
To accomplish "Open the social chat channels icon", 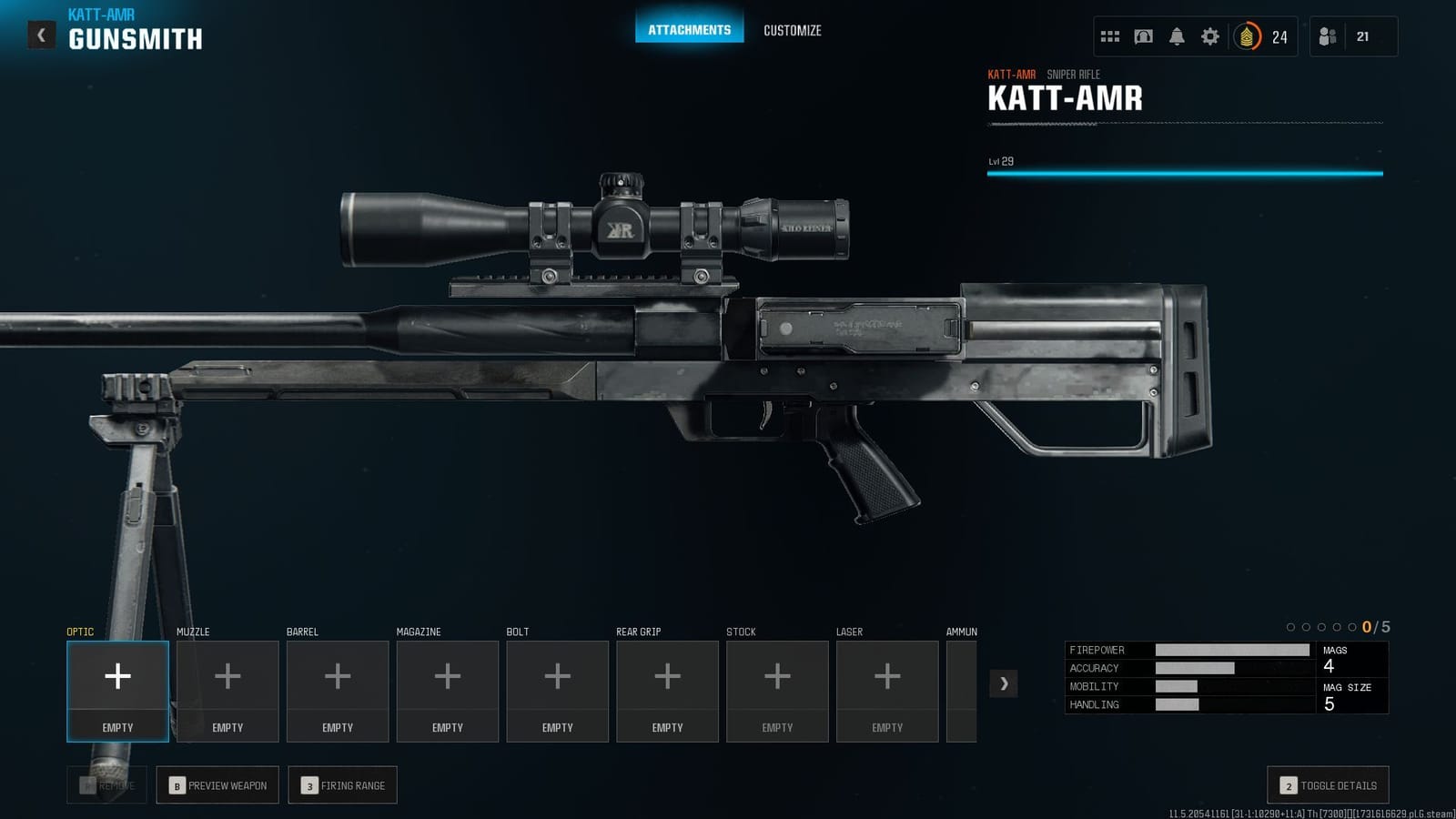I will click(1143, 35).
